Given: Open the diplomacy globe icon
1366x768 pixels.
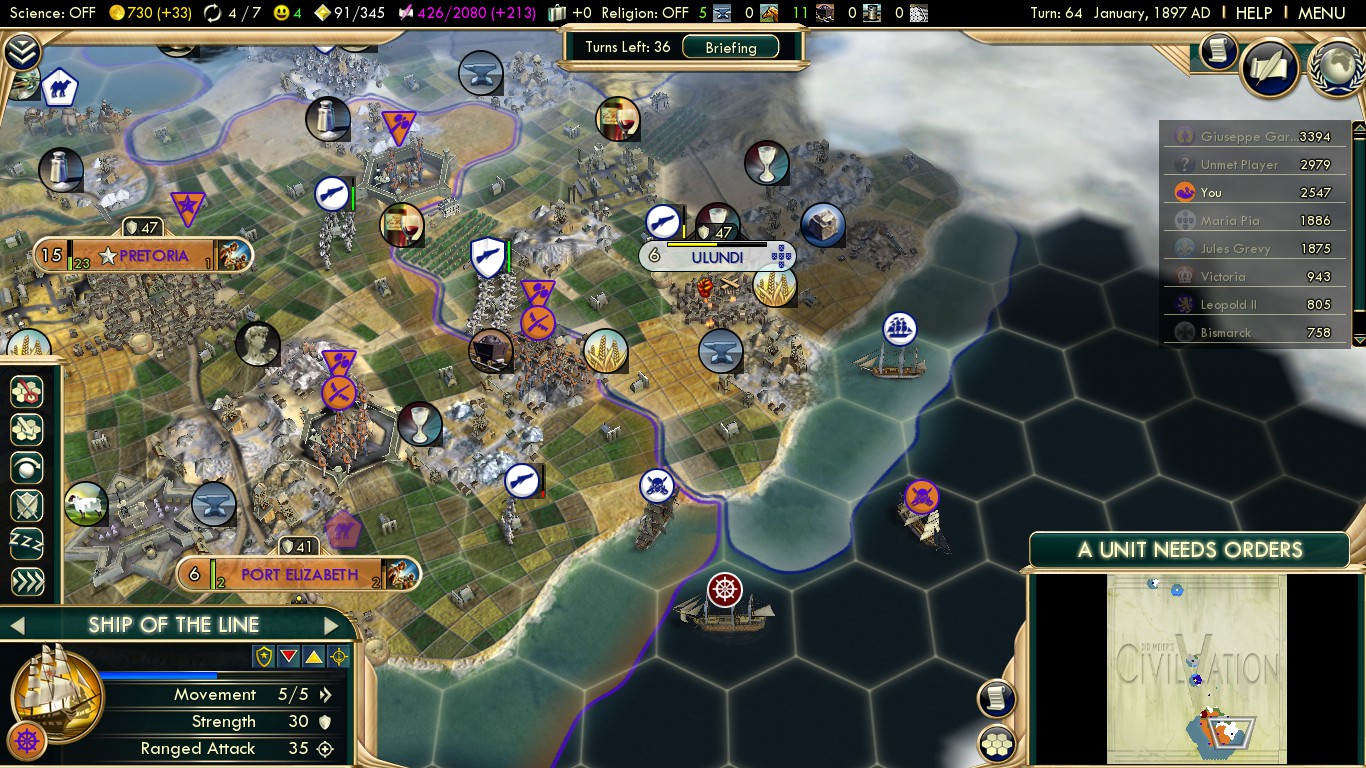Looking at the screenshot, I should click(1336, 68).
